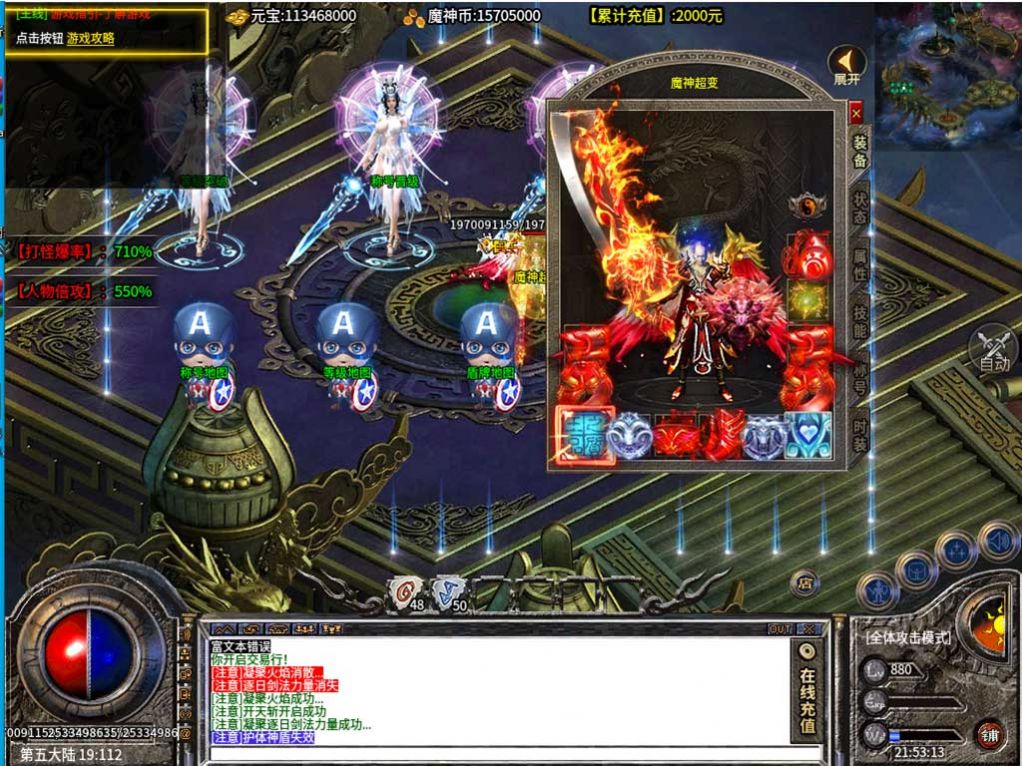Change the 全体攻击模式 attack mode
The width and height of the screenshot is (1022, 766).
[x=908, y=638]
